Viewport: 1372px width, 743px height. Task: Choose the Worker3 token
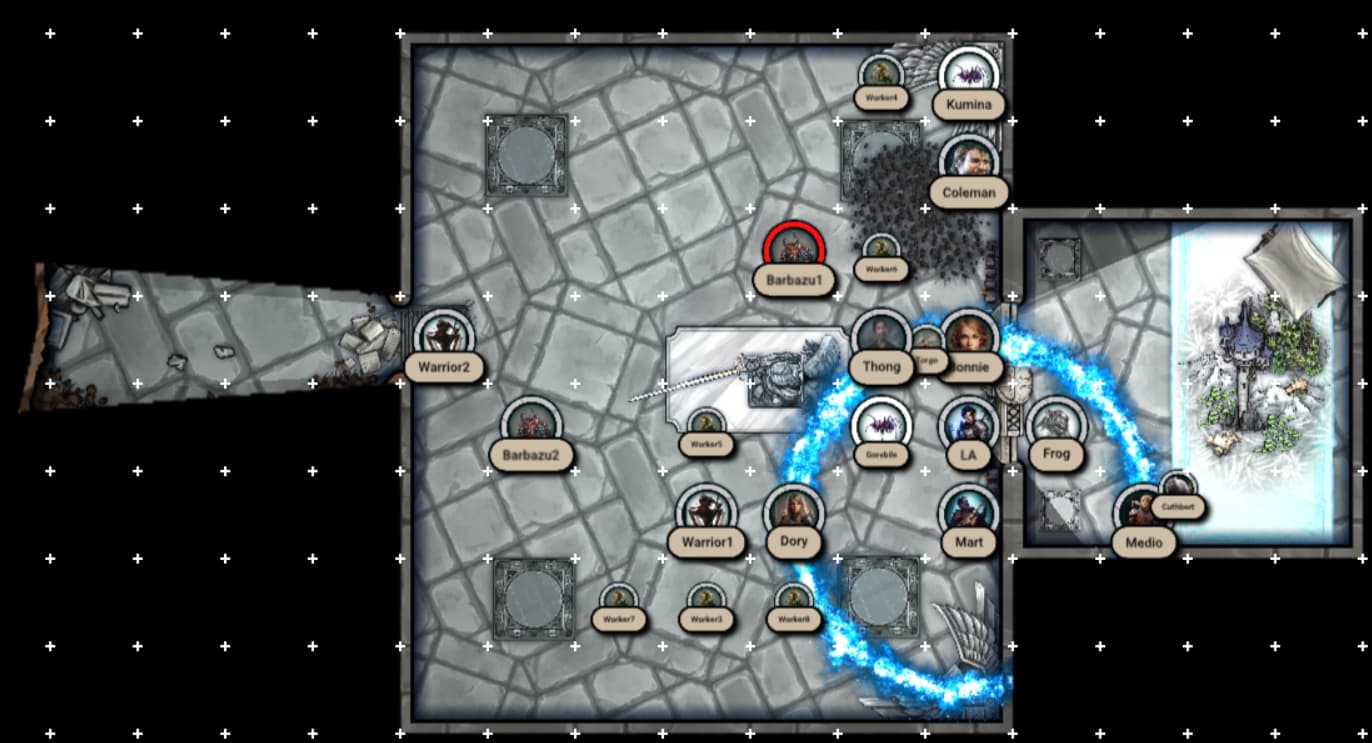(x=706, y=599)
